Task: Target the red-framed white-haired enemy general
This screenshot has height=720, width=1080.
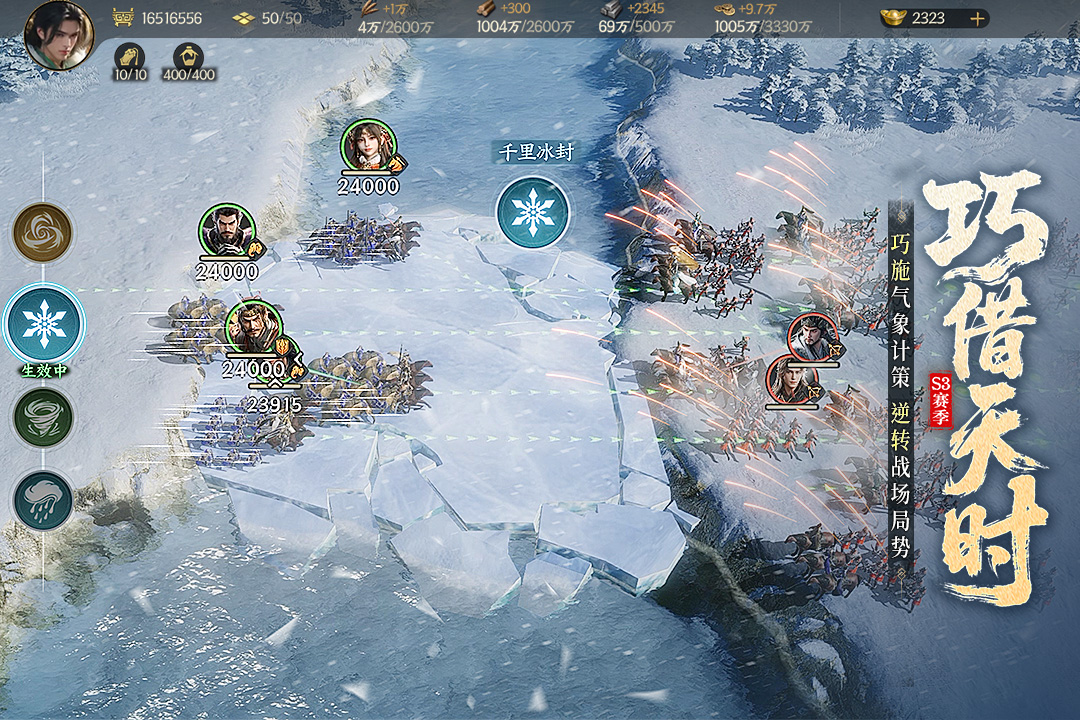Action: coord(791,381)
